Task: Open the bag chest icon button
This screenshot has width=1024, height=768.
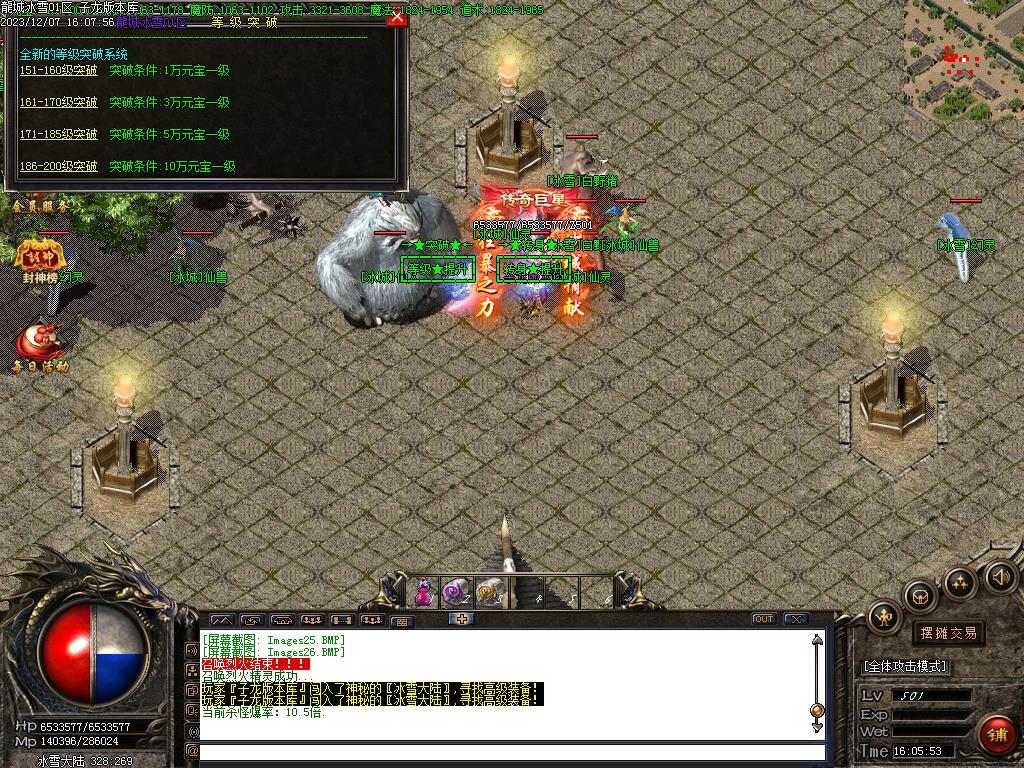Action: [920, 597]
